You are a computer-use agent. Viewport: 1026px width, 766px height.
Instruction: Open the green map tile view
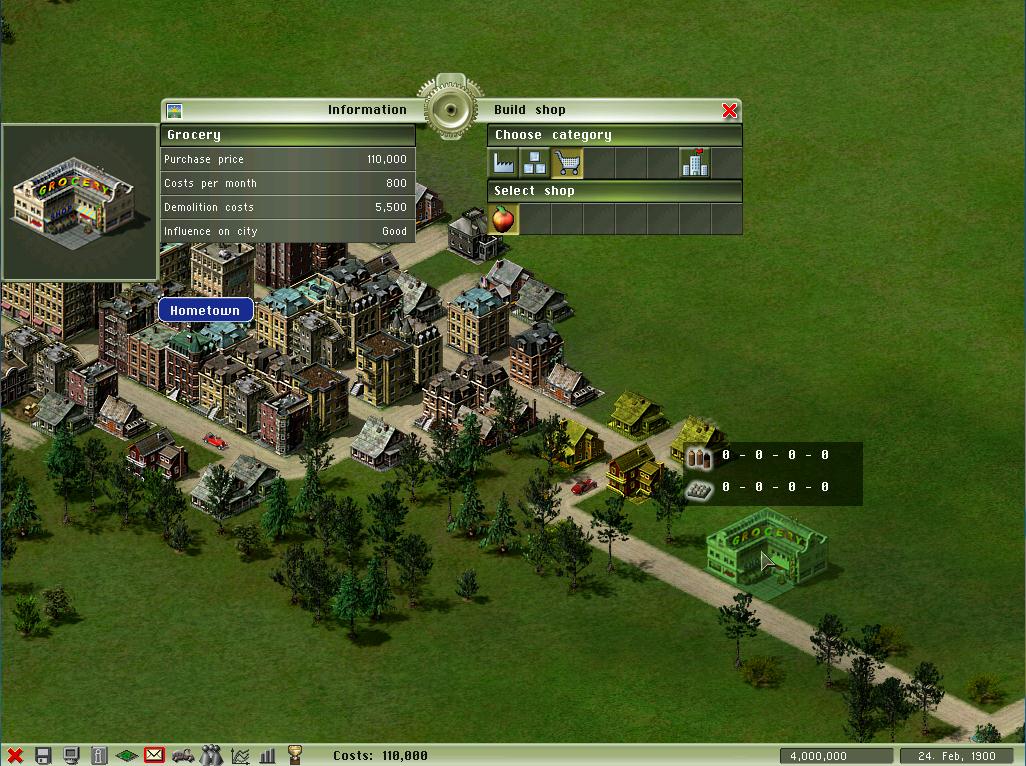127,756
